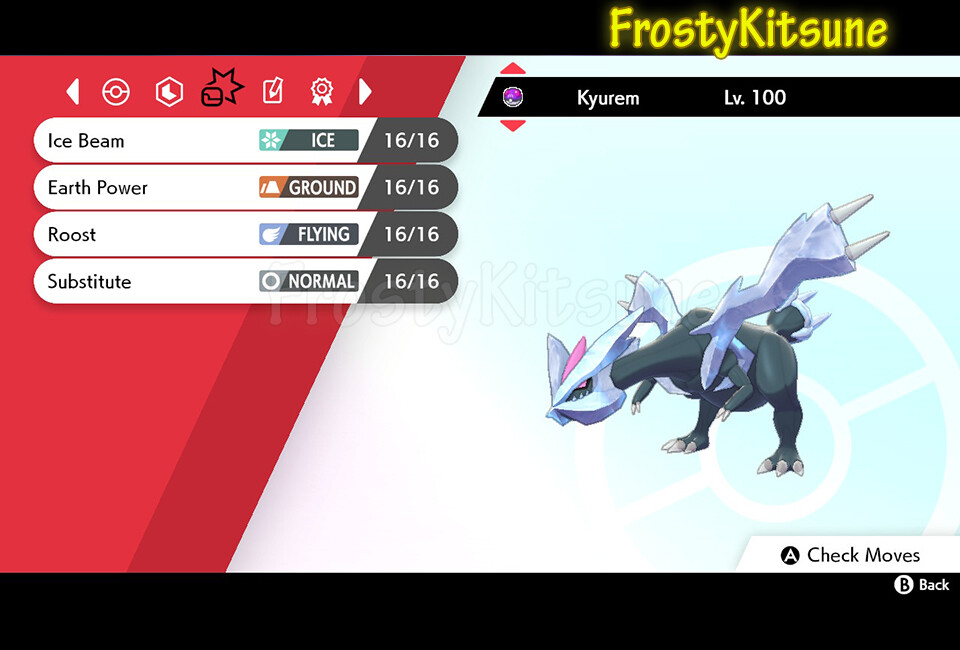Open the hexagon stats tab
The image size is (960, 650).
coord(169,92)
